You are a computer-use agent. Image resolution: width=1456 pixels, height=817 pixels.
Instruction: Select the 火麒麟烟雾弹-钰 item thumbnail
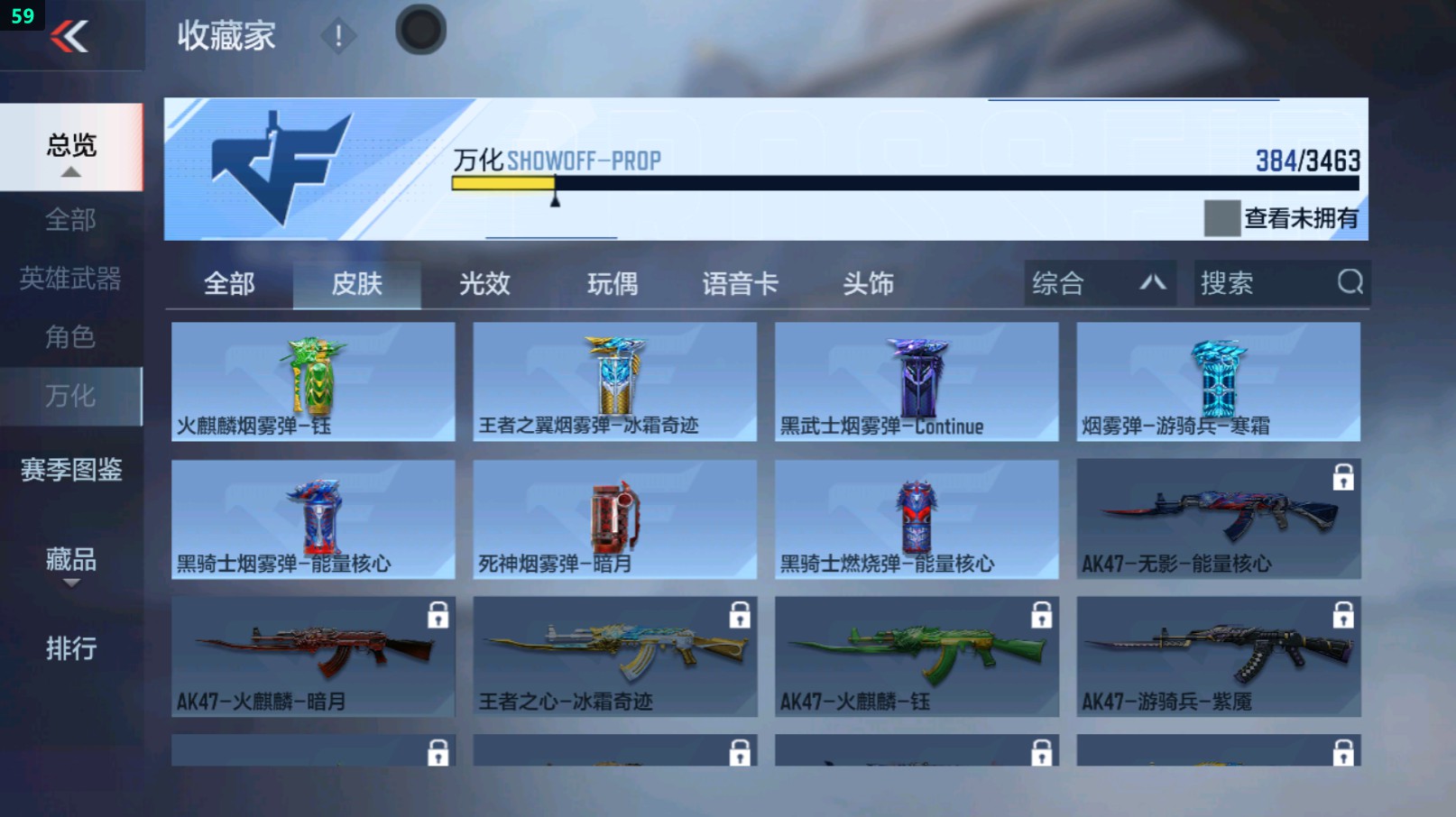312,379
